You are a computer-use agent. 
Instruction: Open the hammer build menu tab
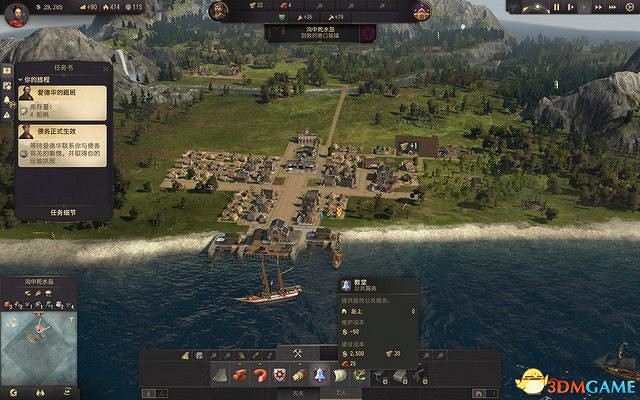(297, 353)
